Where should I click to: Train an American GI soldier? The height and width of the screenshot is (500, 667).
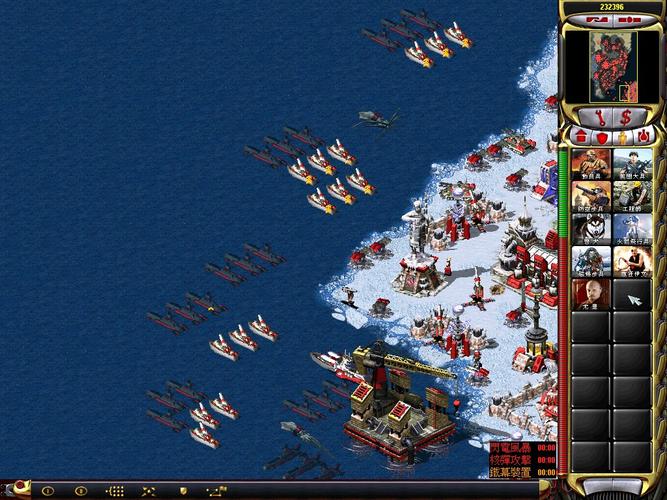(632, 164)
